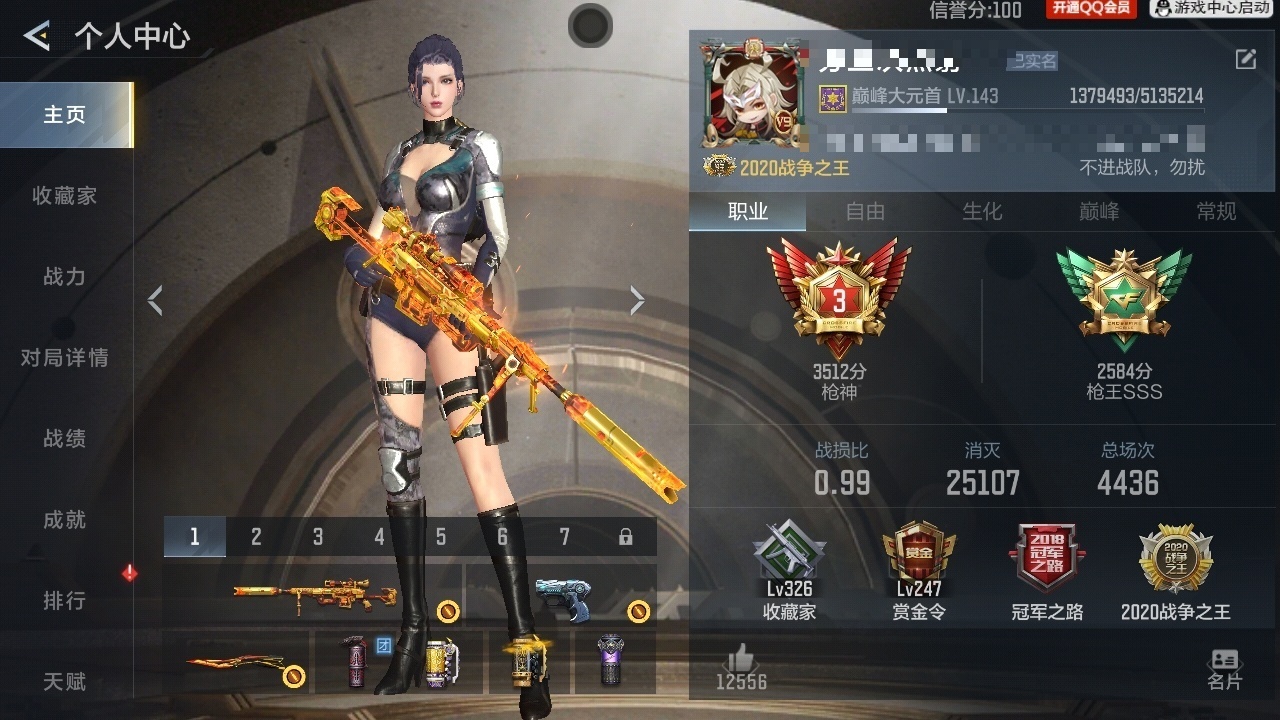This screenshot has width=1280, height=720.
Task: Switch to the 巅峰 stats tab
Action: [1099, 211]
